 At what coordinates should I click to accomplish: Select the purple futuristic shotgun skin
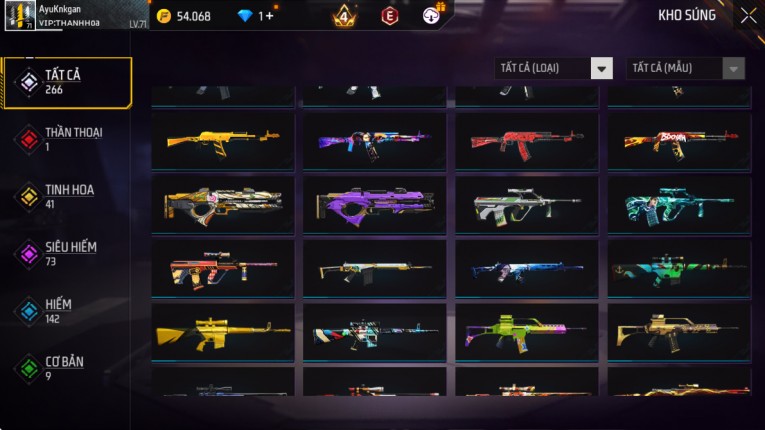[x=375, y=204]
